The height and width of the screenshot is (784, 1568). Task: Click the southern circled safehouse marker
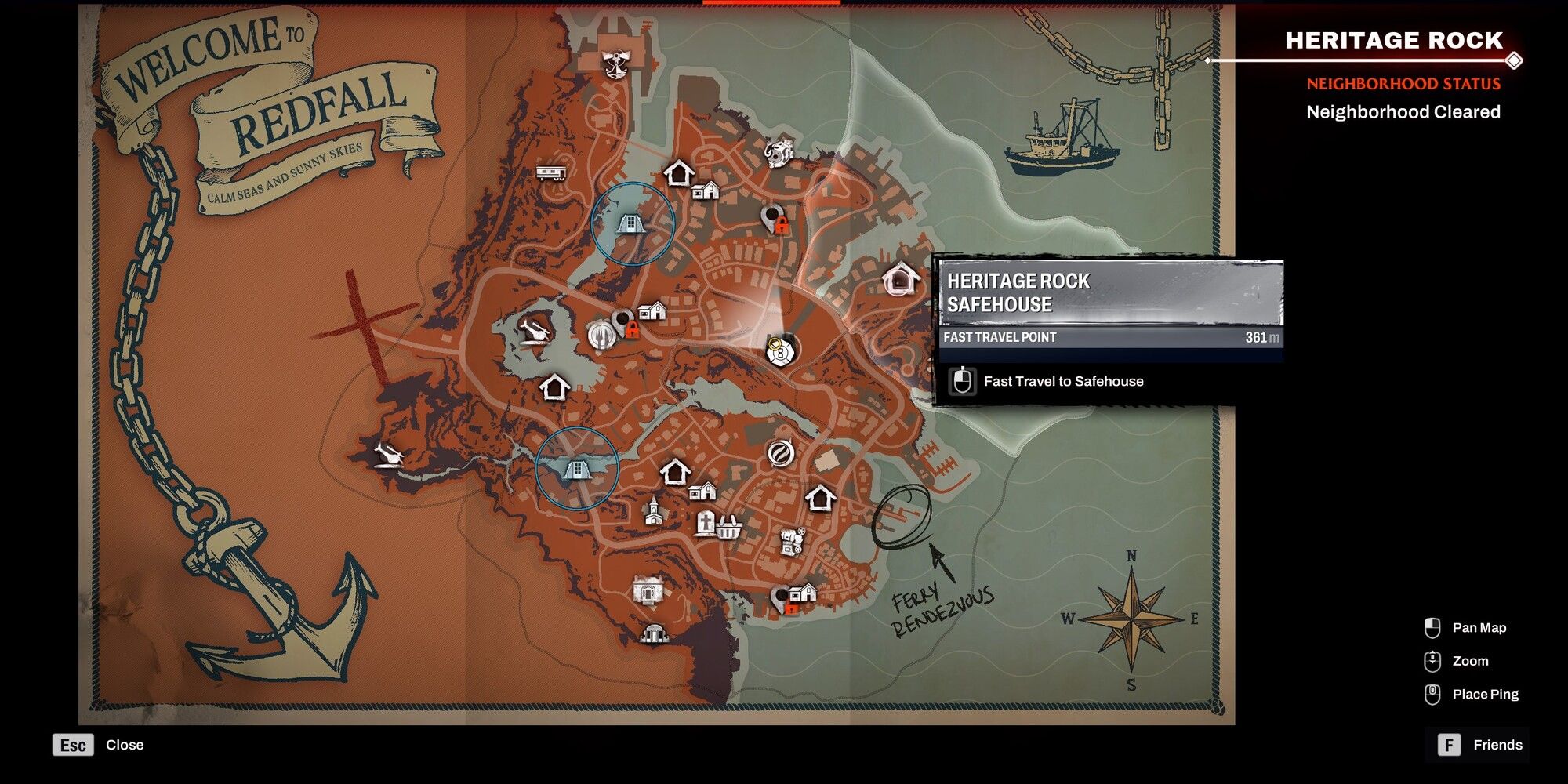[578, 470]
